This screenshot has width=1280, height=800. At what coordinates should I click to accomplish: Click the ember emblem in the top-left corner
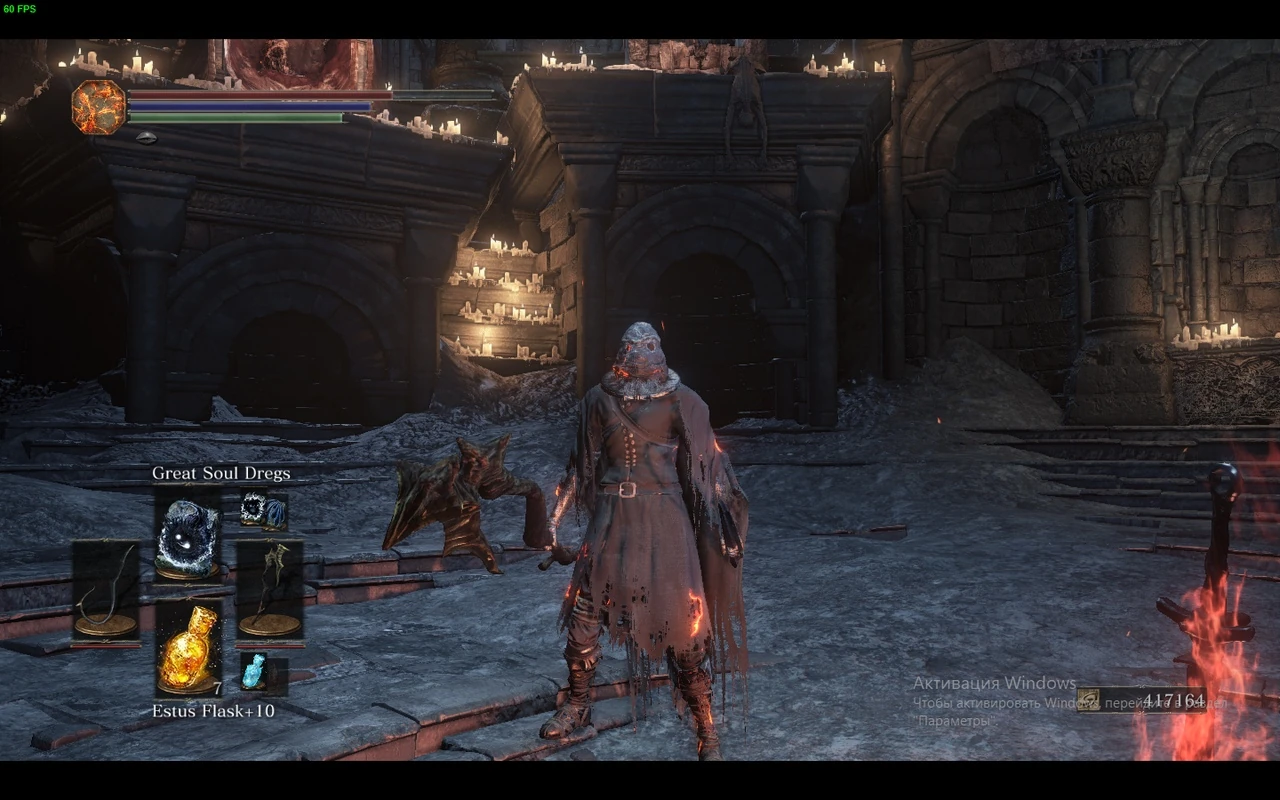click(x=97, y=106)
